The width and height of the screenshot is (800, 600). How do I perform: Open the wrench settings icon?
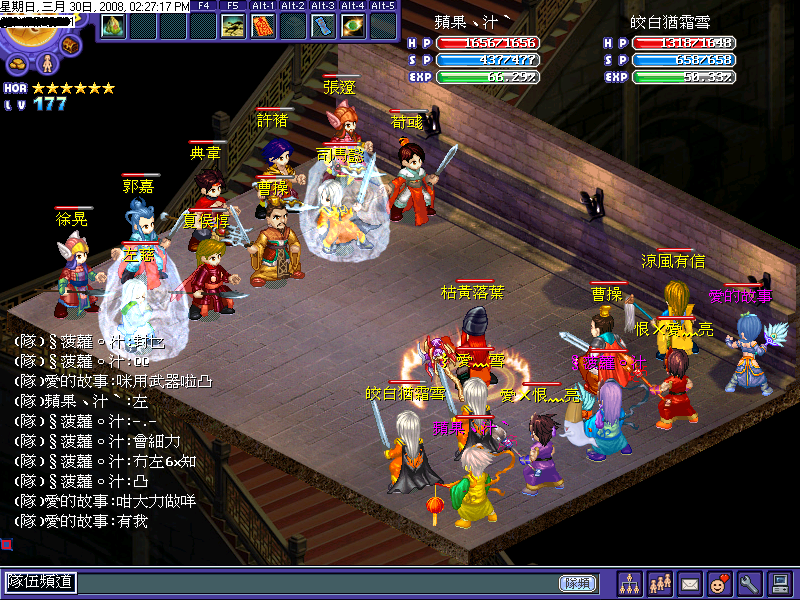pyautogui.click(x=749, y=583)
